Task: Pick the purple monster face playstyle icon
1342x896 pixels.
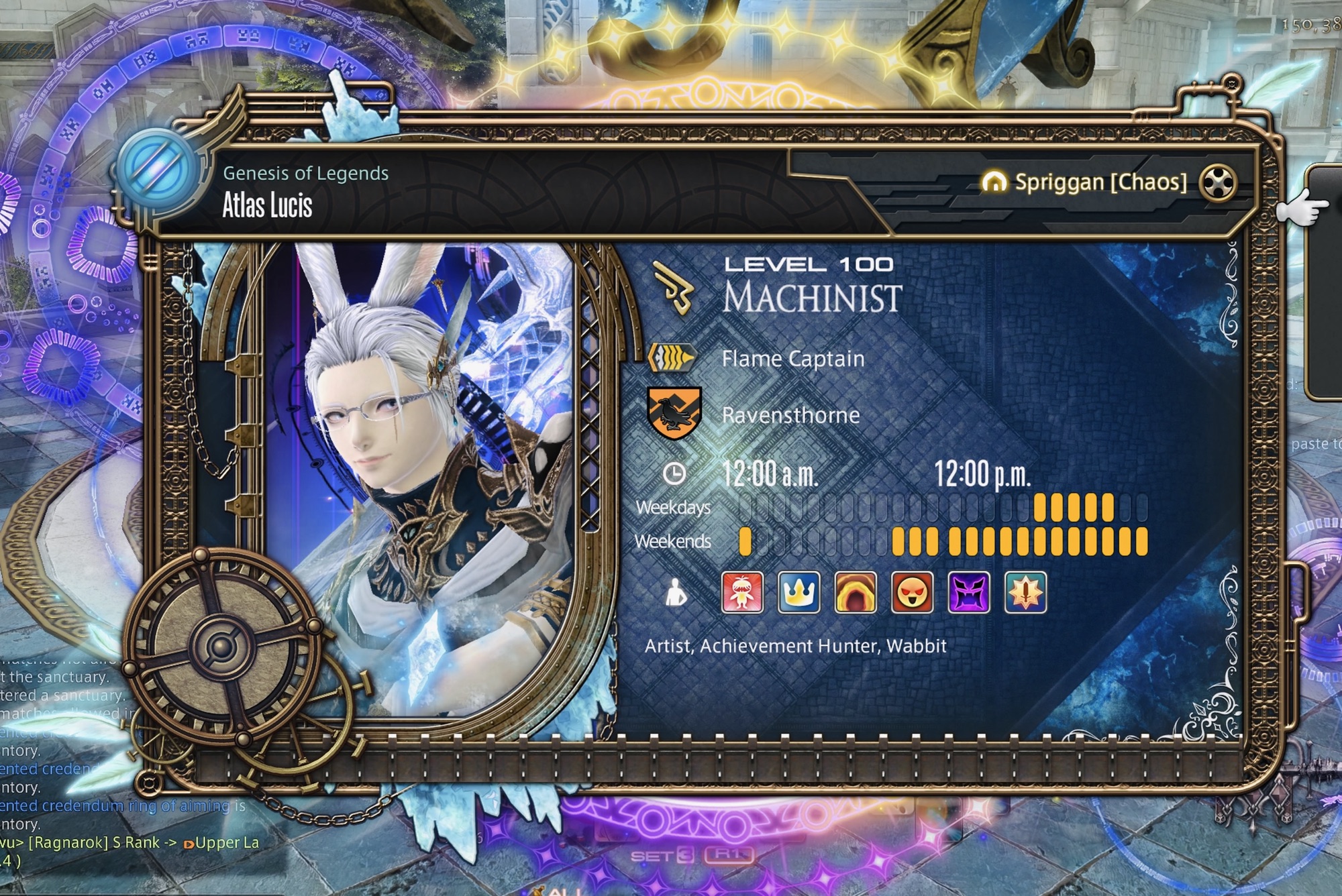Action: pos(969,592)
